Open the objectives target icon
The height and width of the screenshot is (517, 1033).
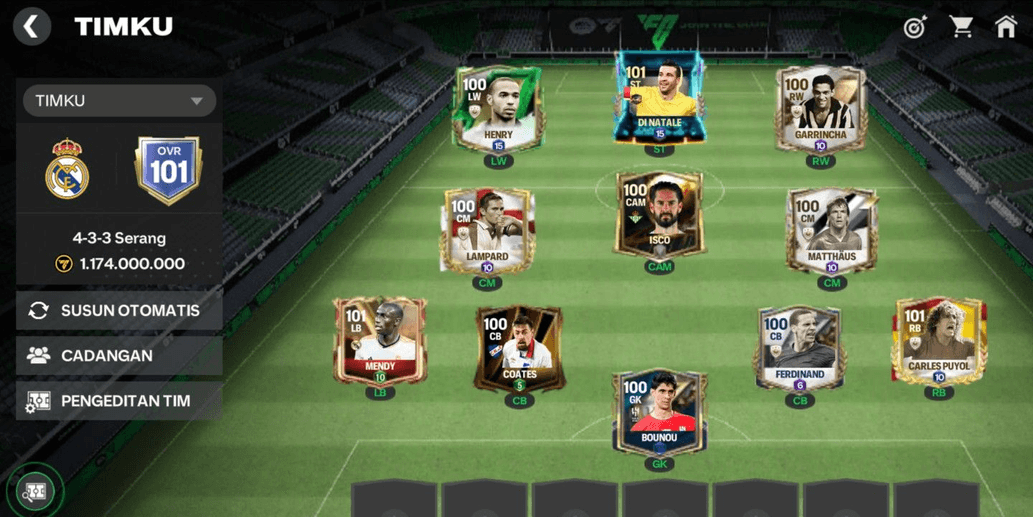915,27
